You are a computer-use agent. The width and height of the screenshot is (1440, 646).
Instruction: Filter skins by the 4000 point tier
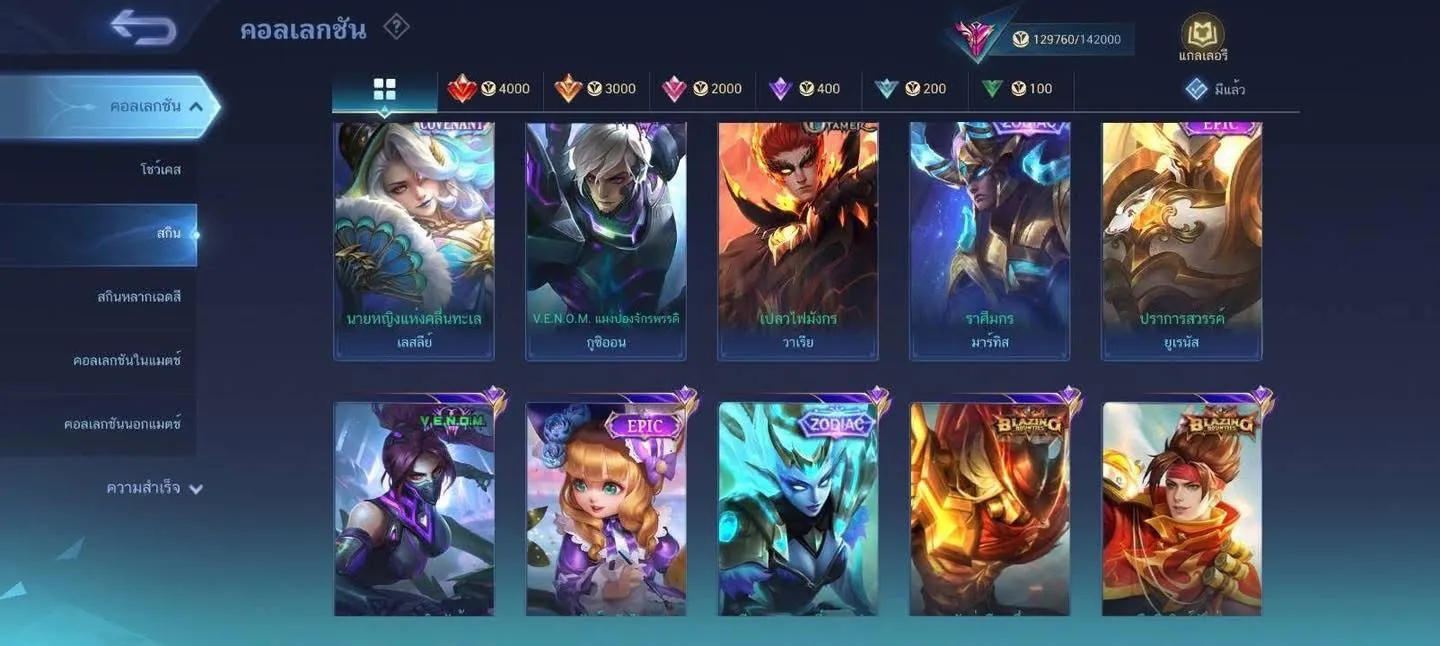[x=490, y=89]
